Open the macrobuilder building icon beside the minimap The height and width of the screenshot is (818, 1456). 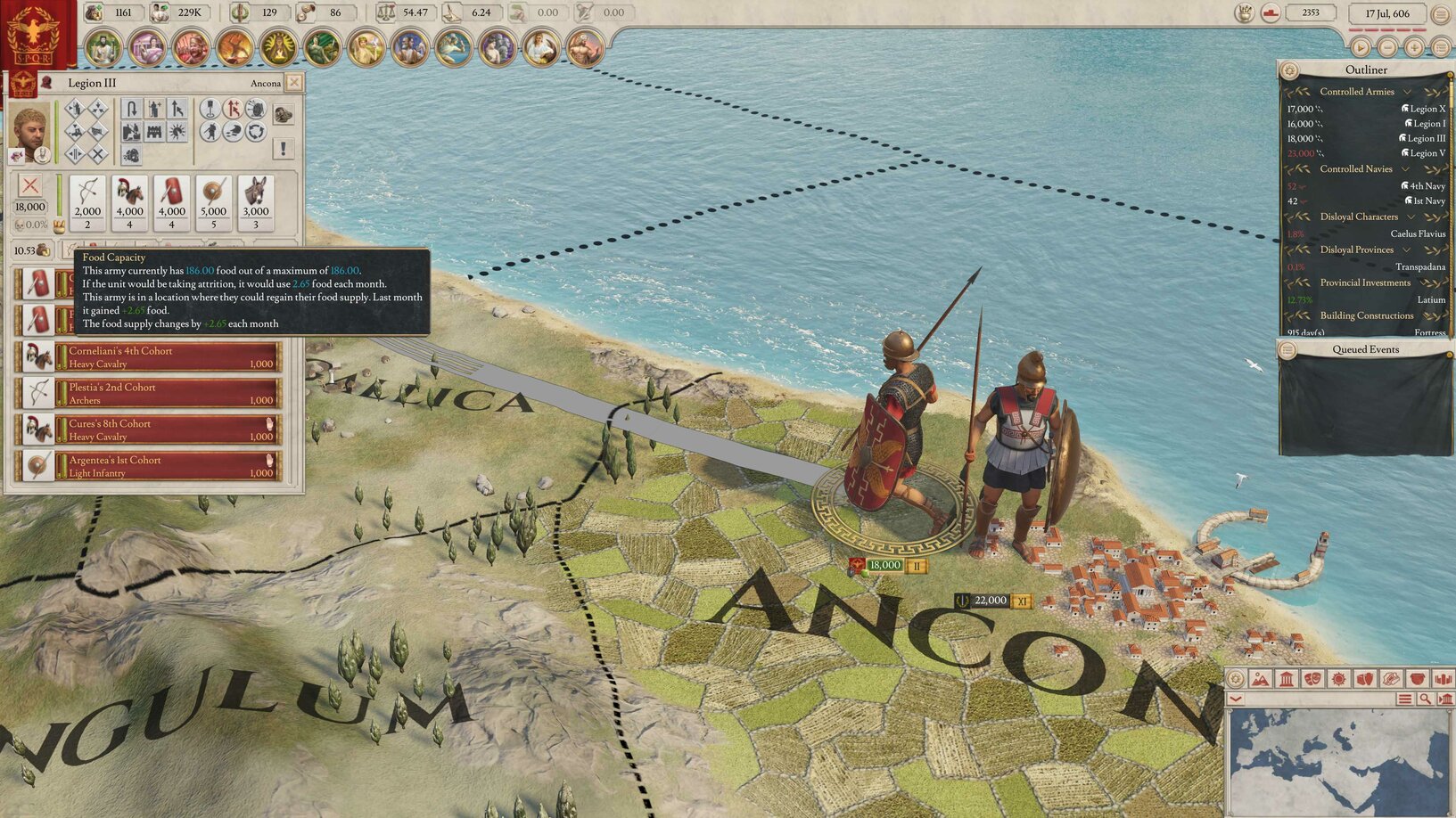pyautogui.click(x=1444, y=699)
